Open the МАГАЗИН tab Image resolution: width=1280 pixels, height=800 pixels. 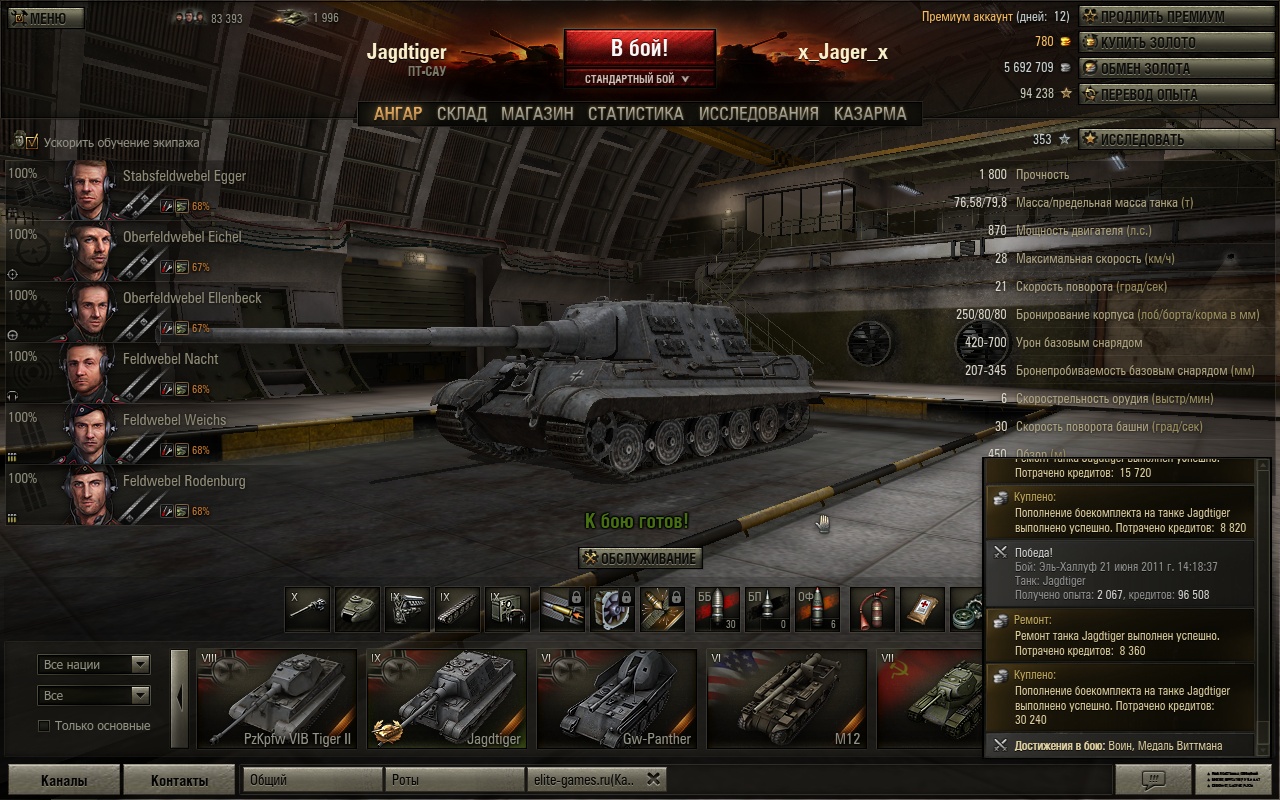(x=537, y=114)
